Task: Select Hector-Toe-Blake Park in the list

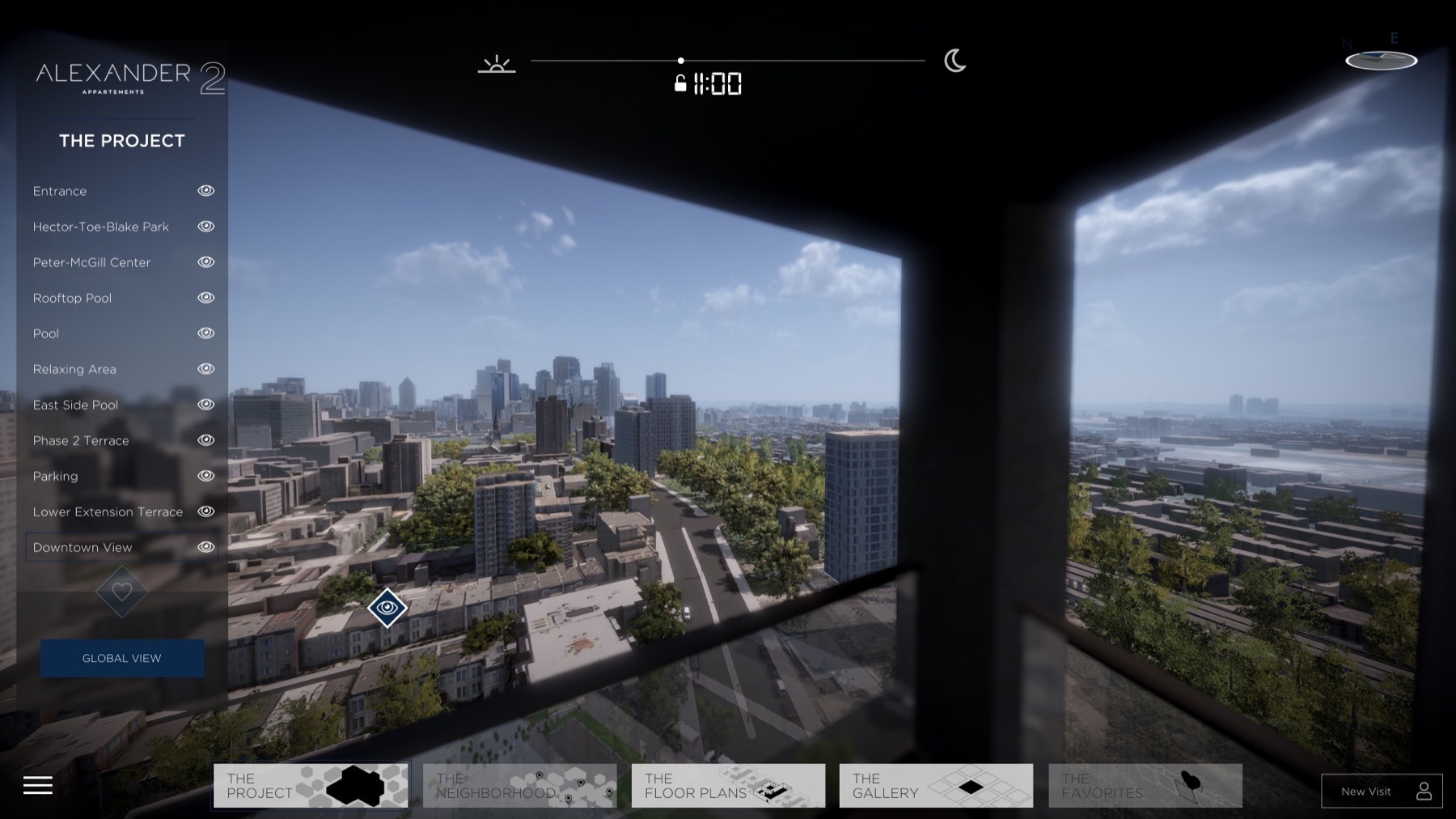Action: pos(101,227)
